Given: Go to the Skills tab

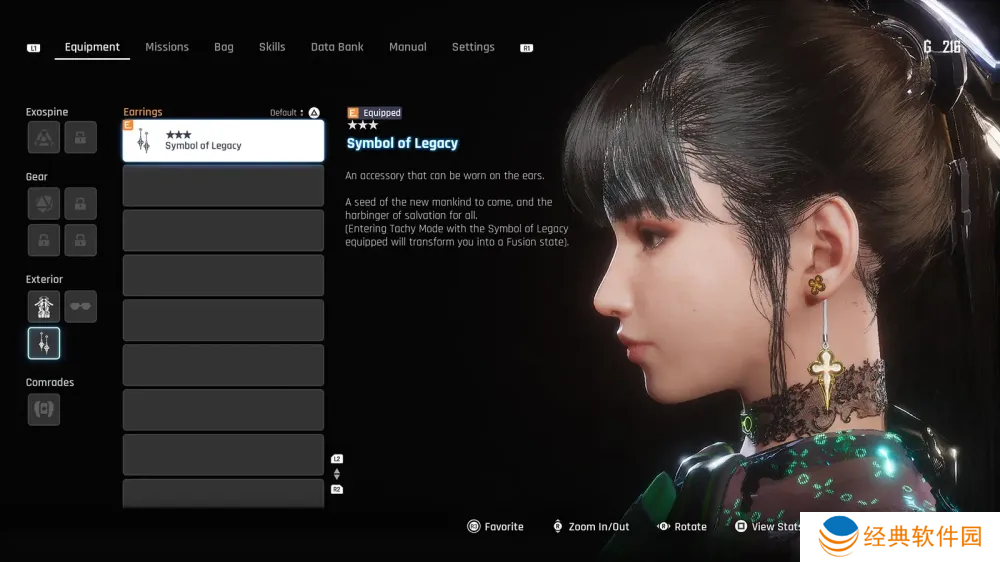Looking at the screenshot, I should click(272, 47).
